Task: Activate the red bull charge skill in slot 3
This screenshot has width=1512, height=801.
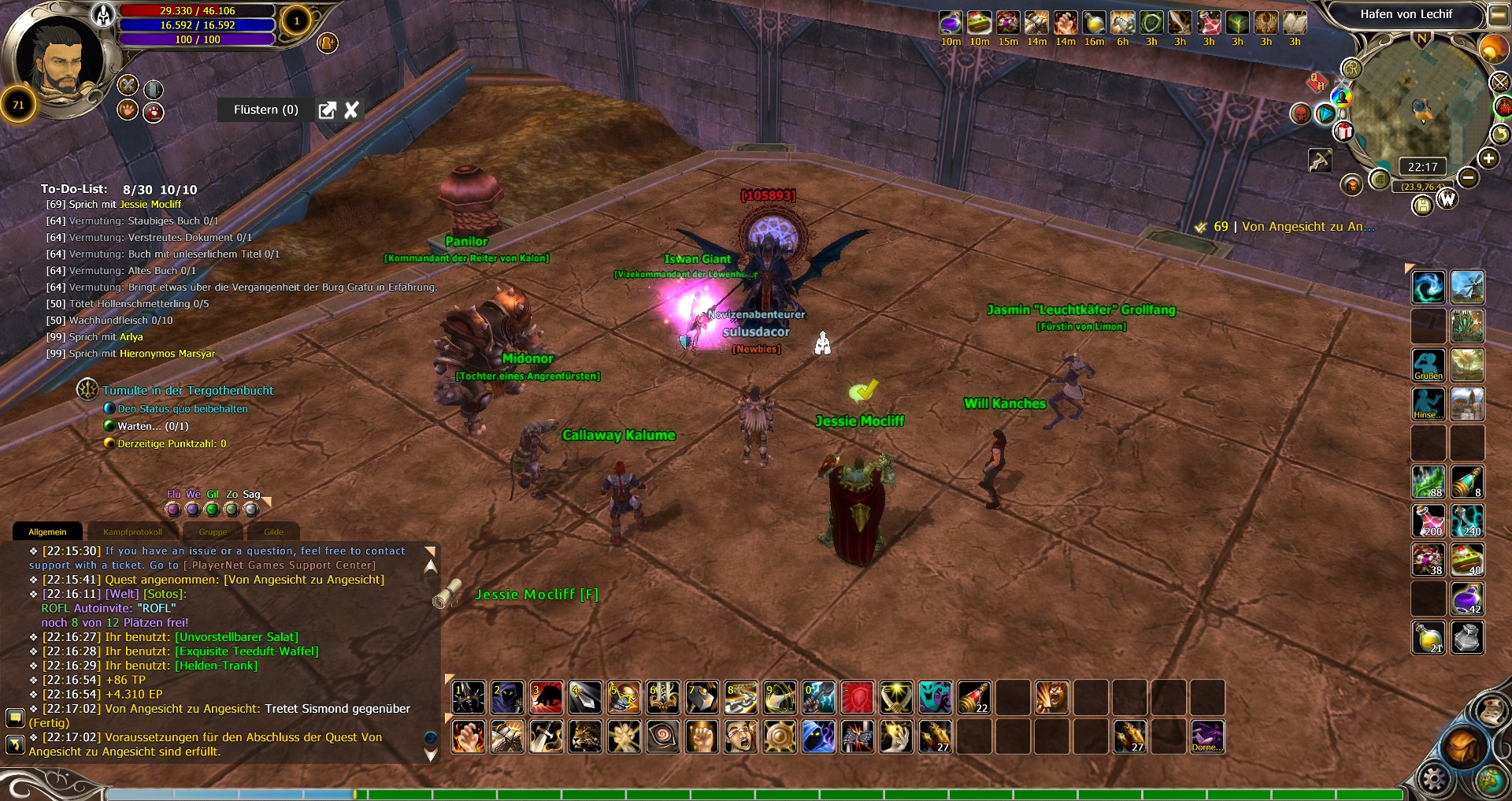Action: [x=547, y=698]
